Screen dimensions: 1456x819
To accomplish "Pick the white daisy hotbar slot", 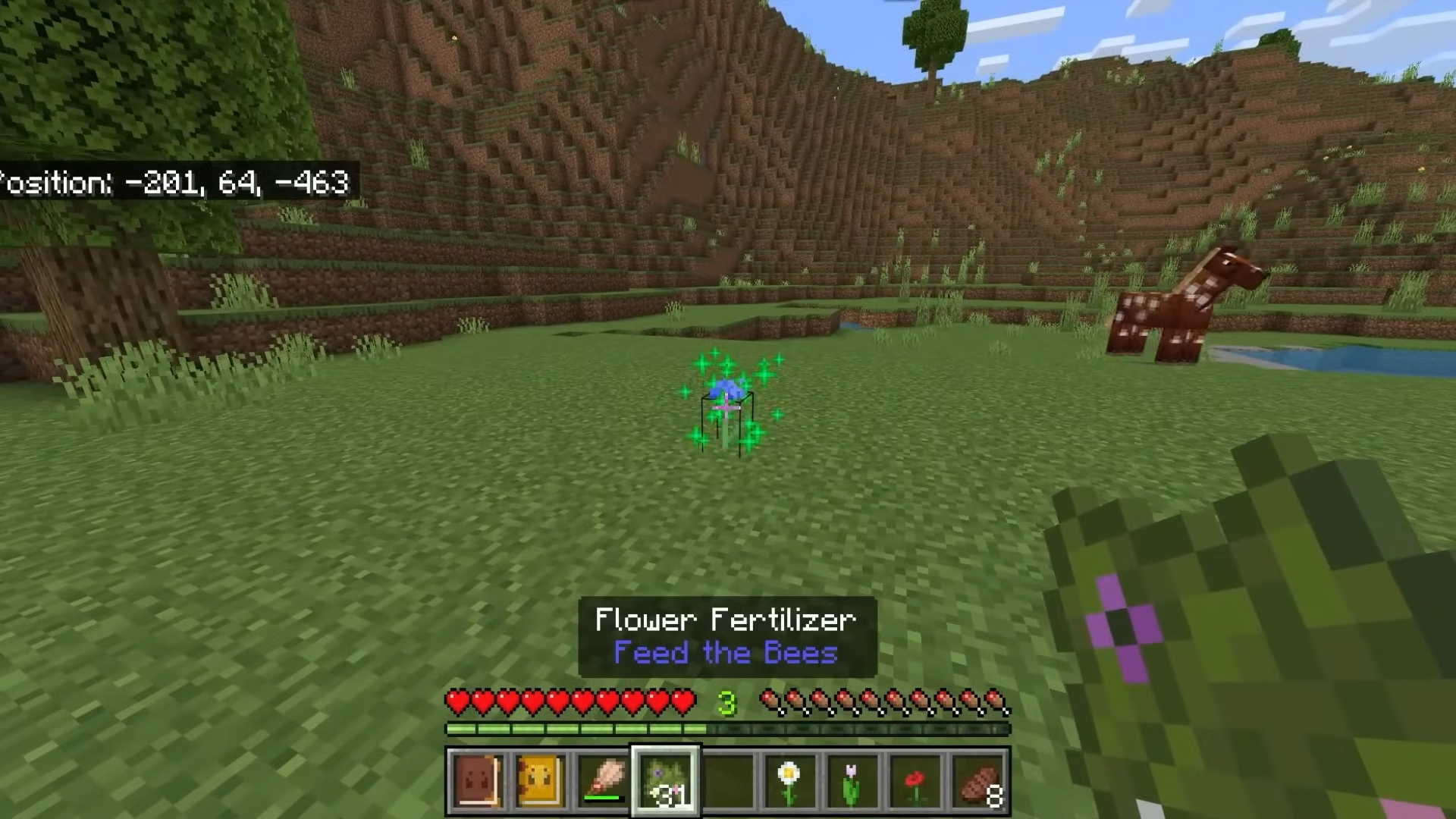I will [x=789, y=781].
